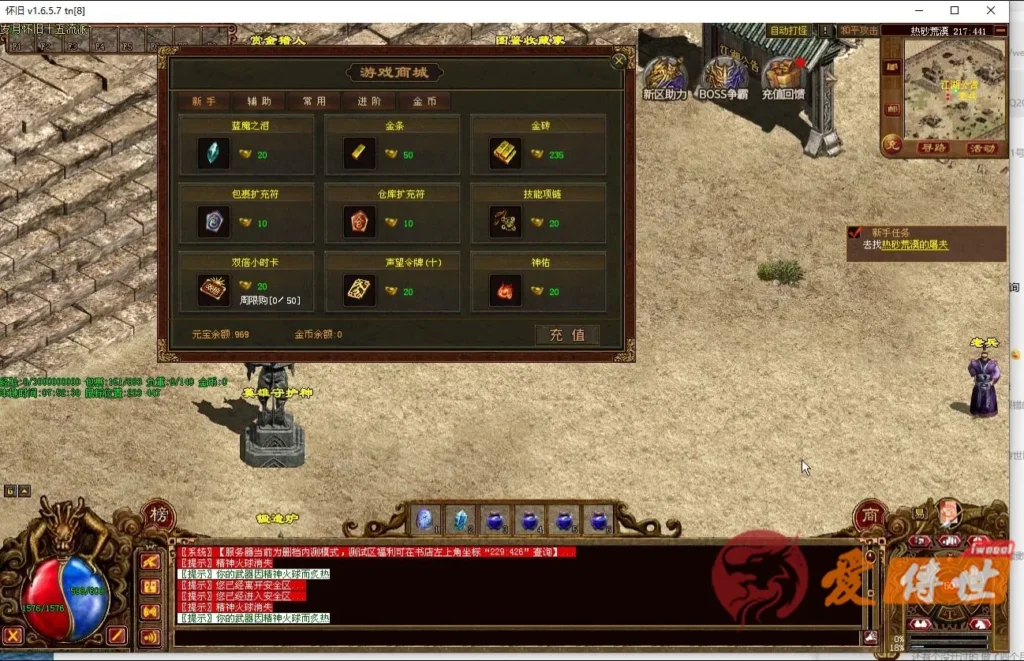1024x661 pixels.
Task: Select the 技能项链 necklace item
Action: (506, 221)
